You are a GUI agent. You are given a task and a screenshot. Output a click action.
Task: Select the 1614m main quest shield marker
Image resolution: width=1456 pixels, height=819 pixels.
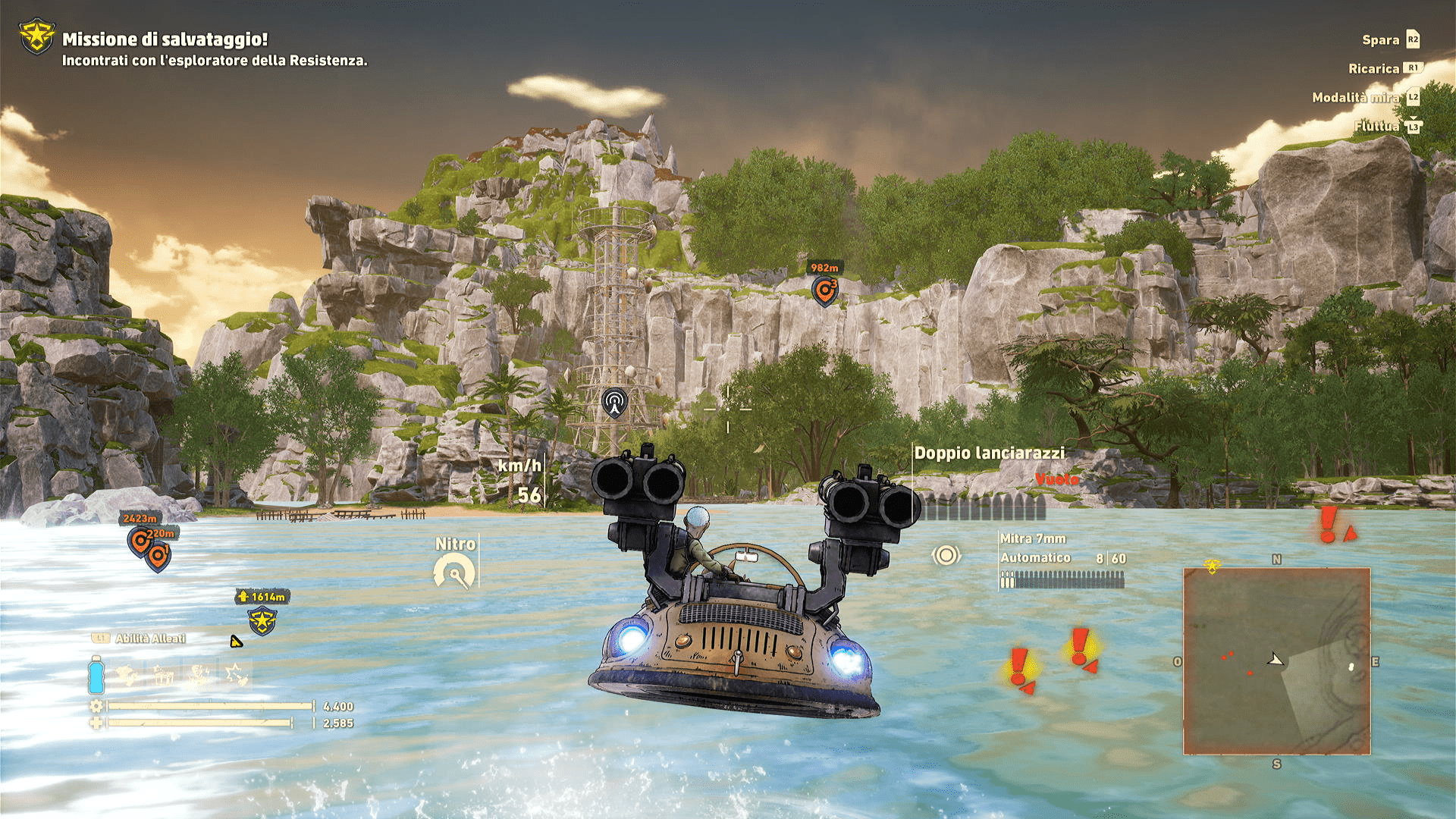(262, 621)
